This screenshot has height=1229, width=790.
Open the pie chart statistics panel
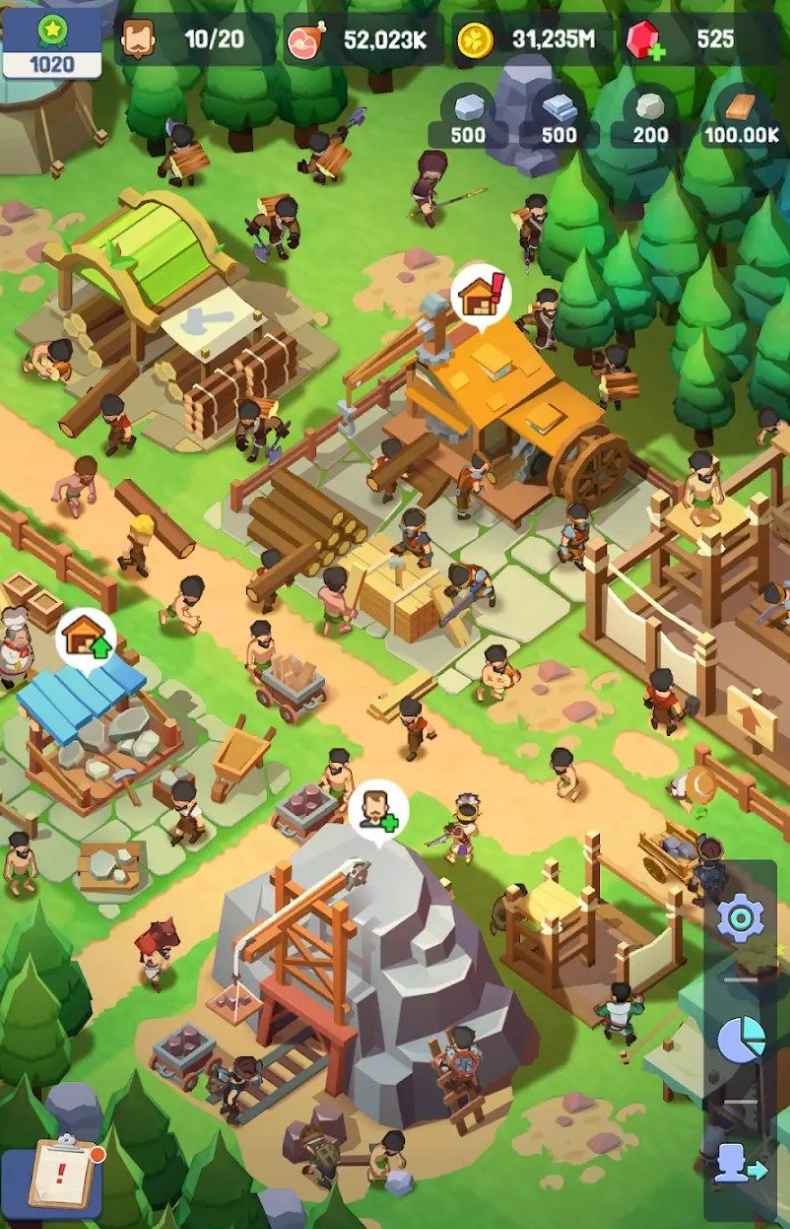741,1040
